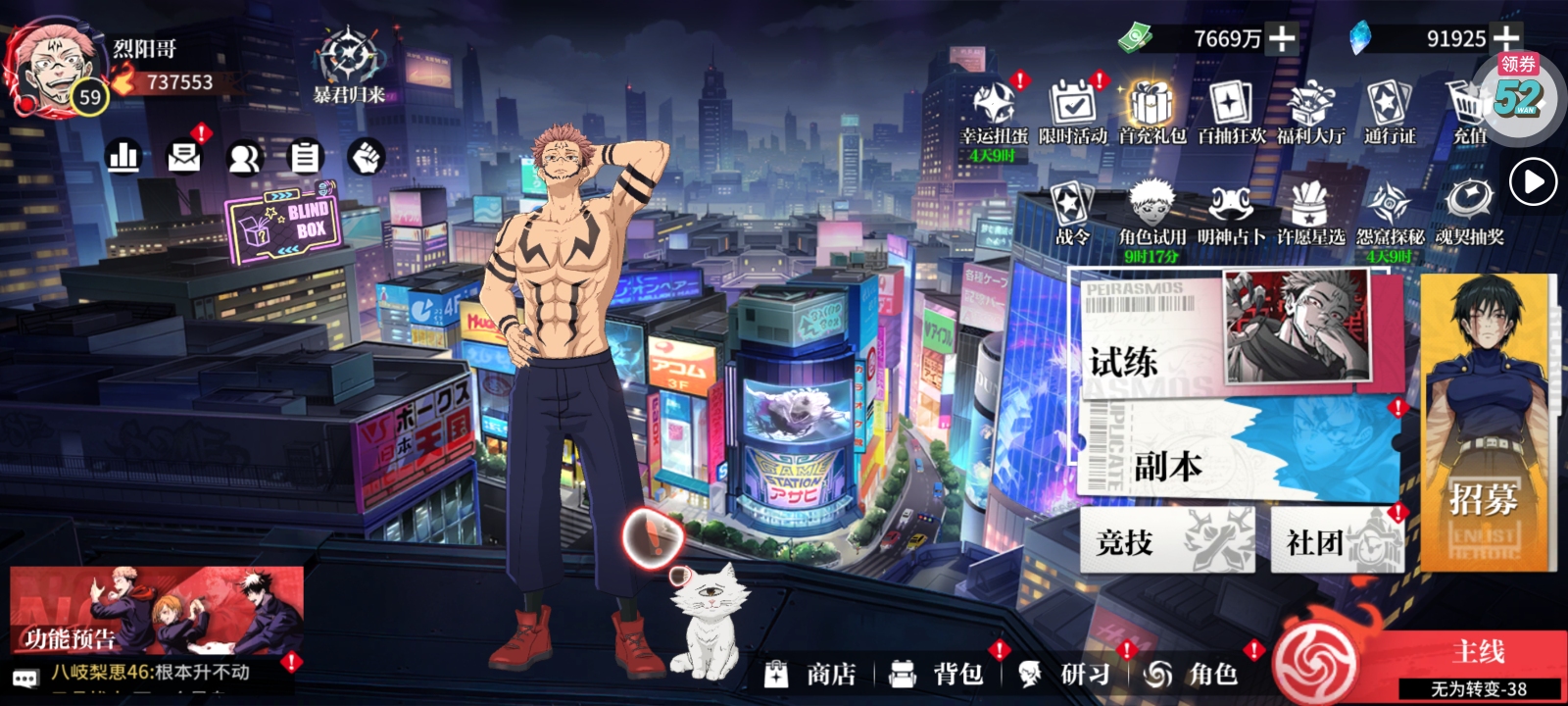Open the 商店 shop
Screen dimensions: 1568x706
coord(813,674)
